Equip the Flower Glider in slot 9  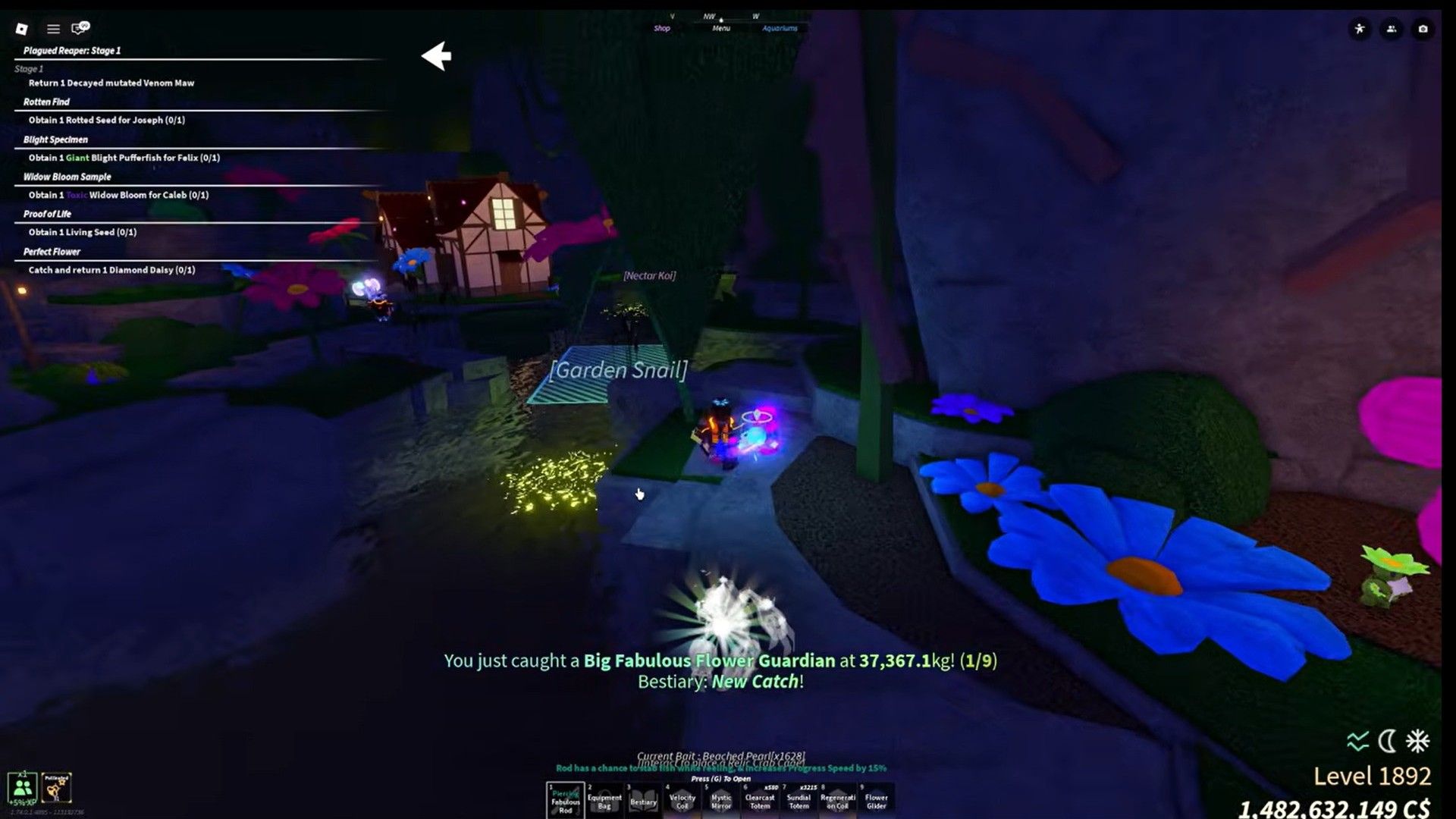[877, 800]
